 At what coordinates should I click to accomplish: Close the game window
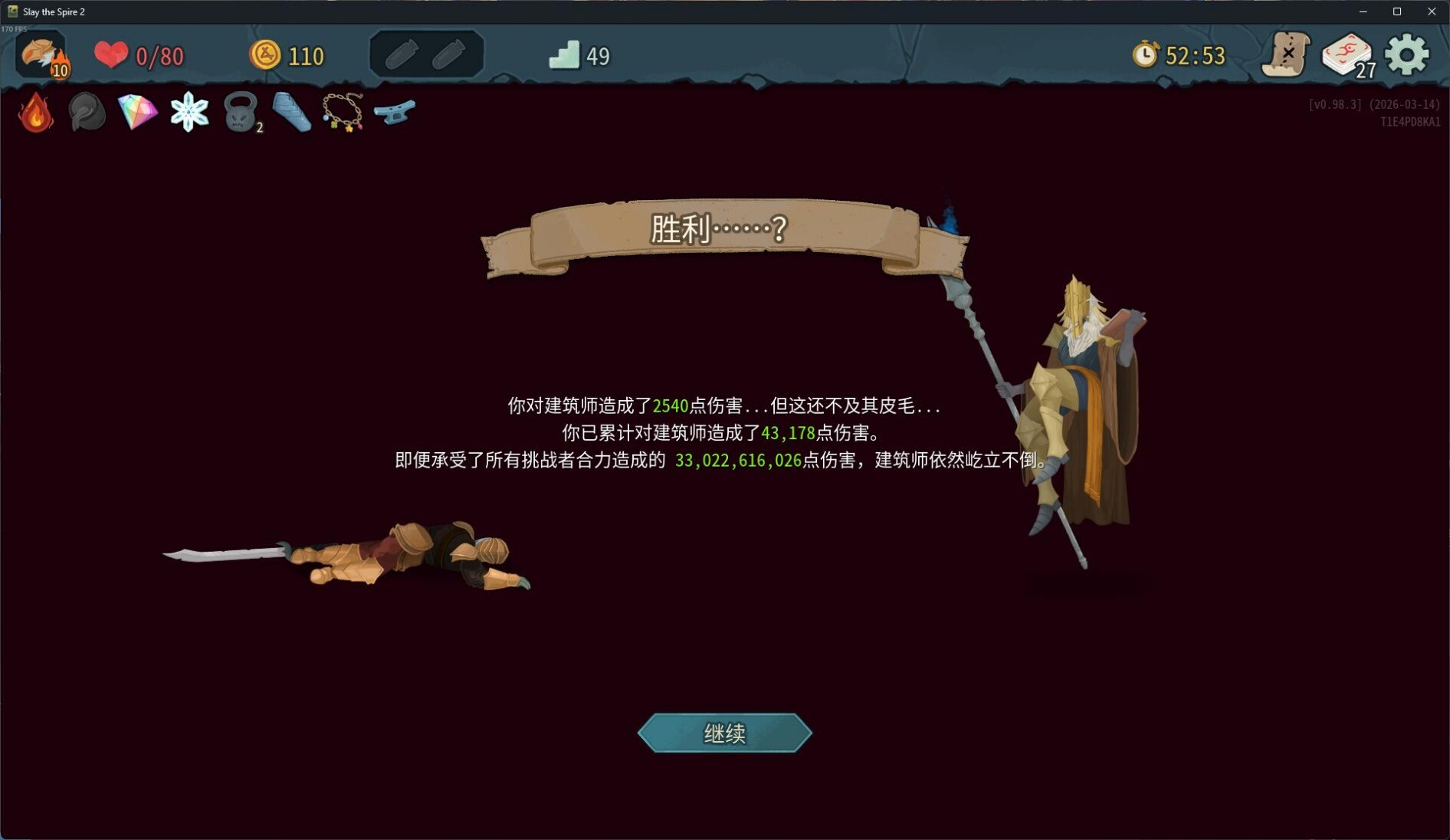[x=1432, y=11]
